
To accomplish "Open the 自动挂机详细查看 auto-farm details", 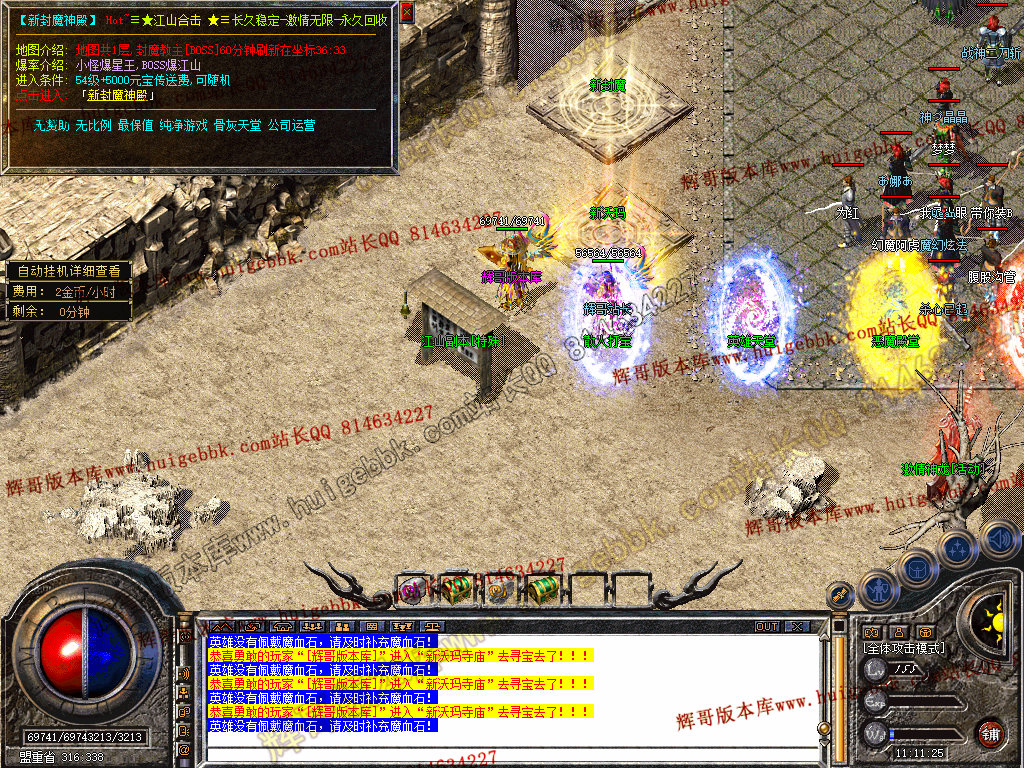I will 68,271.
